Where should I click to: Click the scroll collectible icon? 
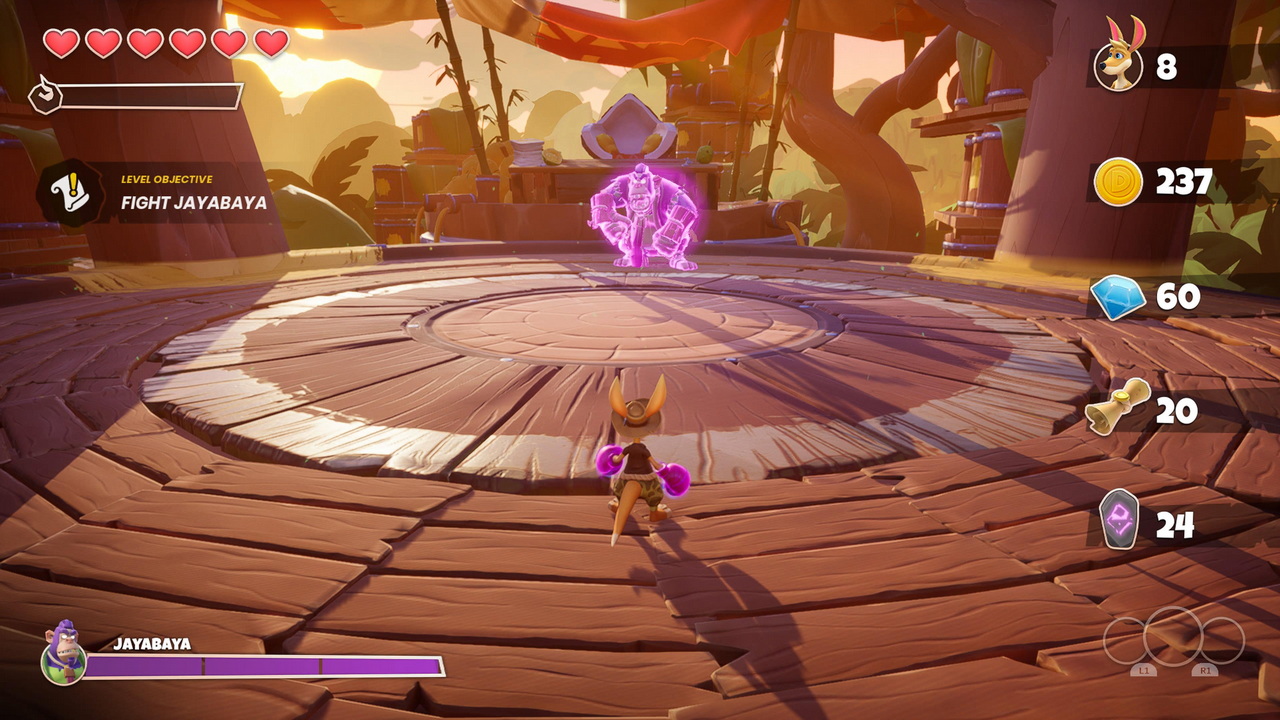1115,405
